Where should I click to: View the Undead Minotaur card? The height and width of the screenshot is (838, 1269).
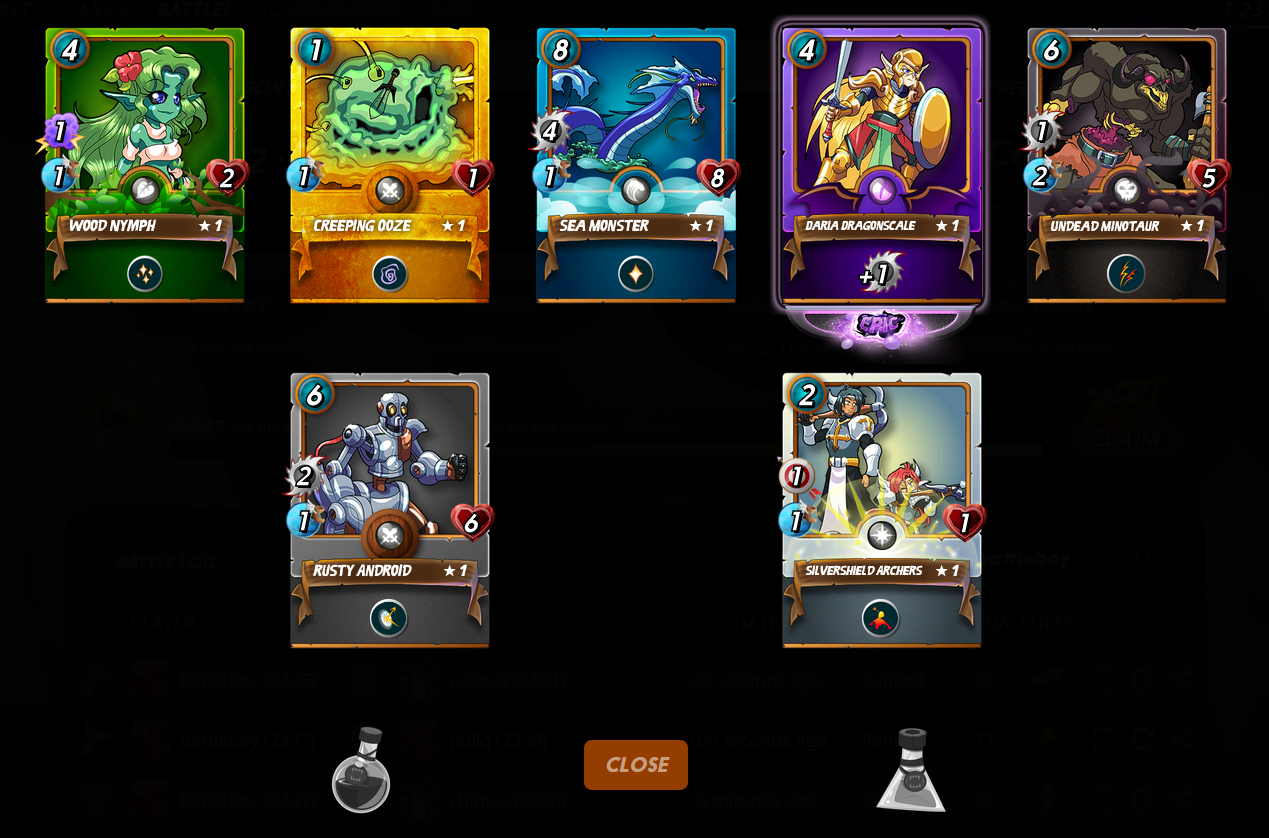[1126, 165]
